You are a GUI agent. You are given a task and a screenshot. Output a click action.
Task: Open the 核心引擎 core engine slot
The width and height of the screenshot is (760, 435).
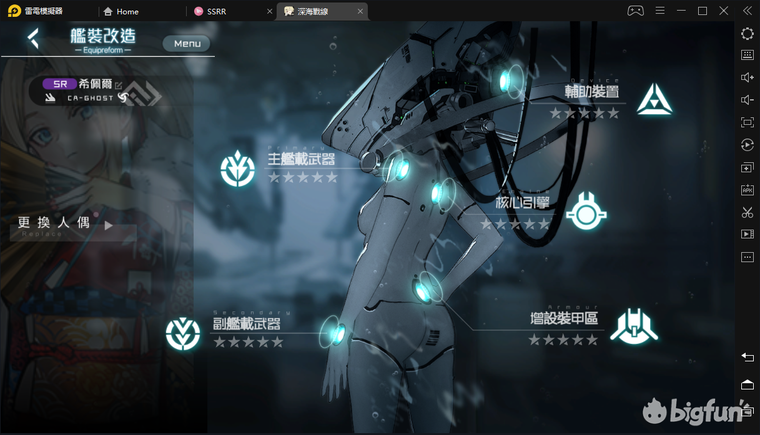pyautogui.click(x=586, y=210)
